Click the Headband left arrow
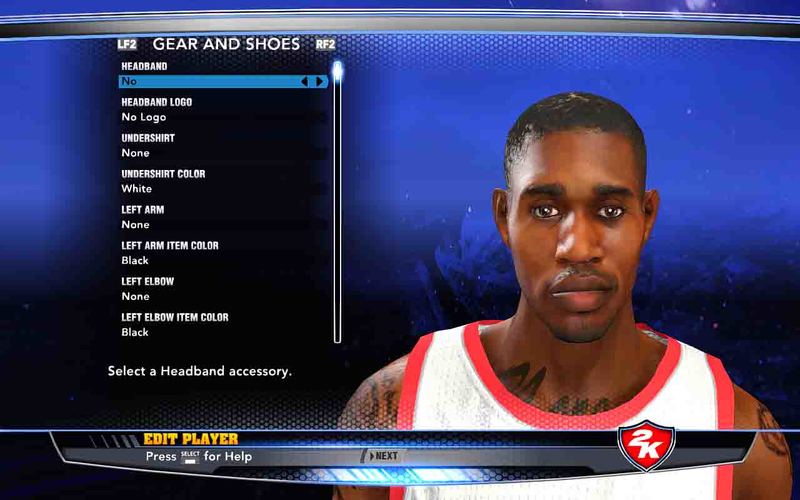800x500 pixels. (x=304, y=81)
